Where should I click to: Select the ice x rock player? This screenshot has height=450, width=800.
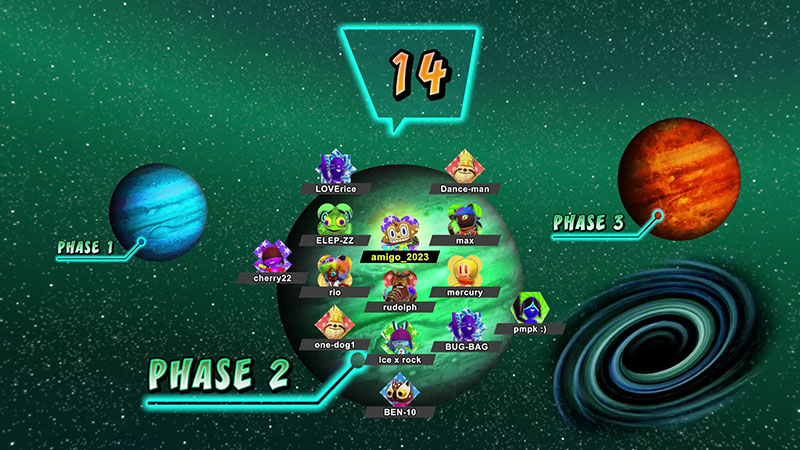(x=398, y=339)
